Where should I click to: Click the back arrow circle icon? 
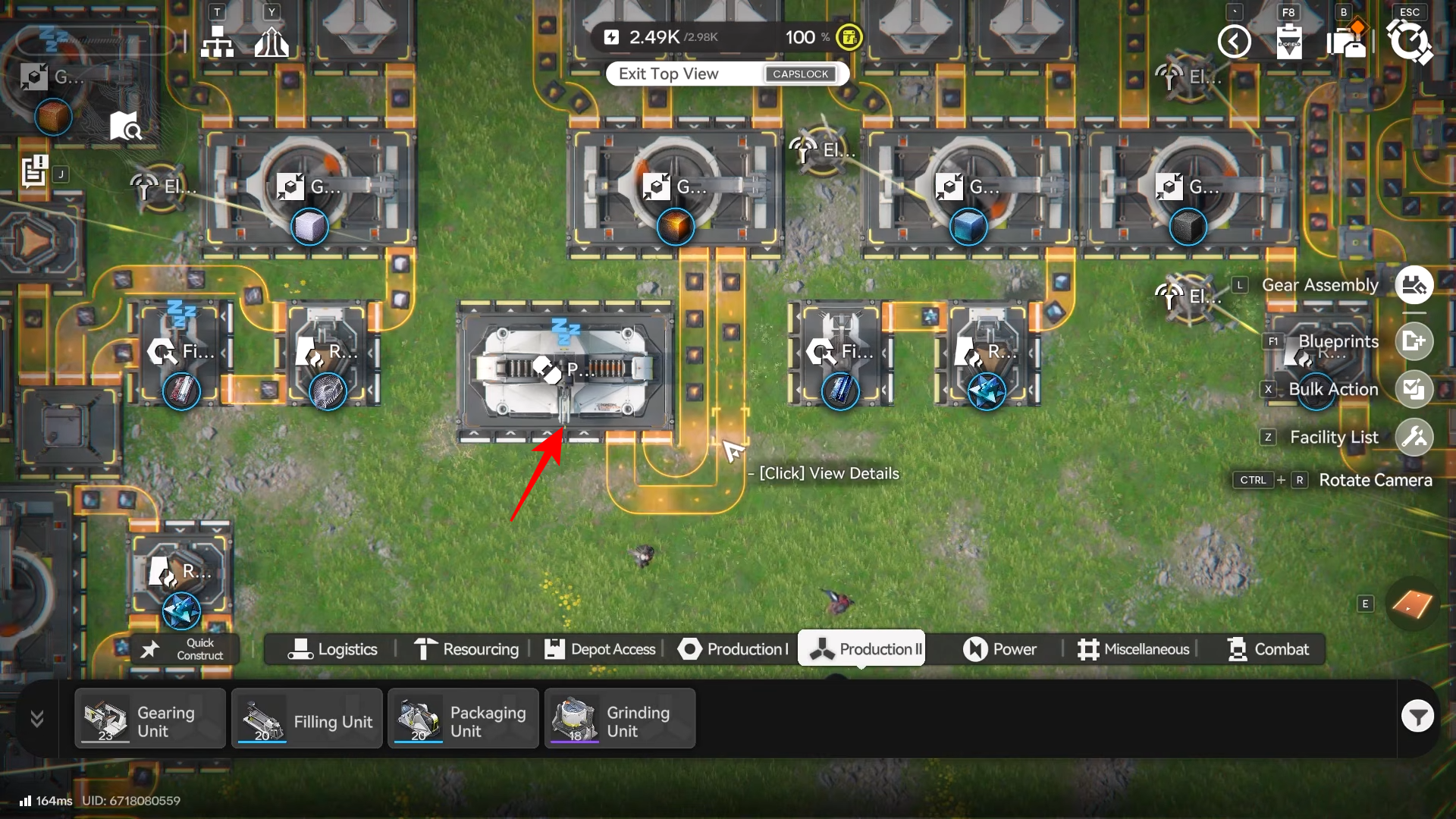[x=1234, y=41]
